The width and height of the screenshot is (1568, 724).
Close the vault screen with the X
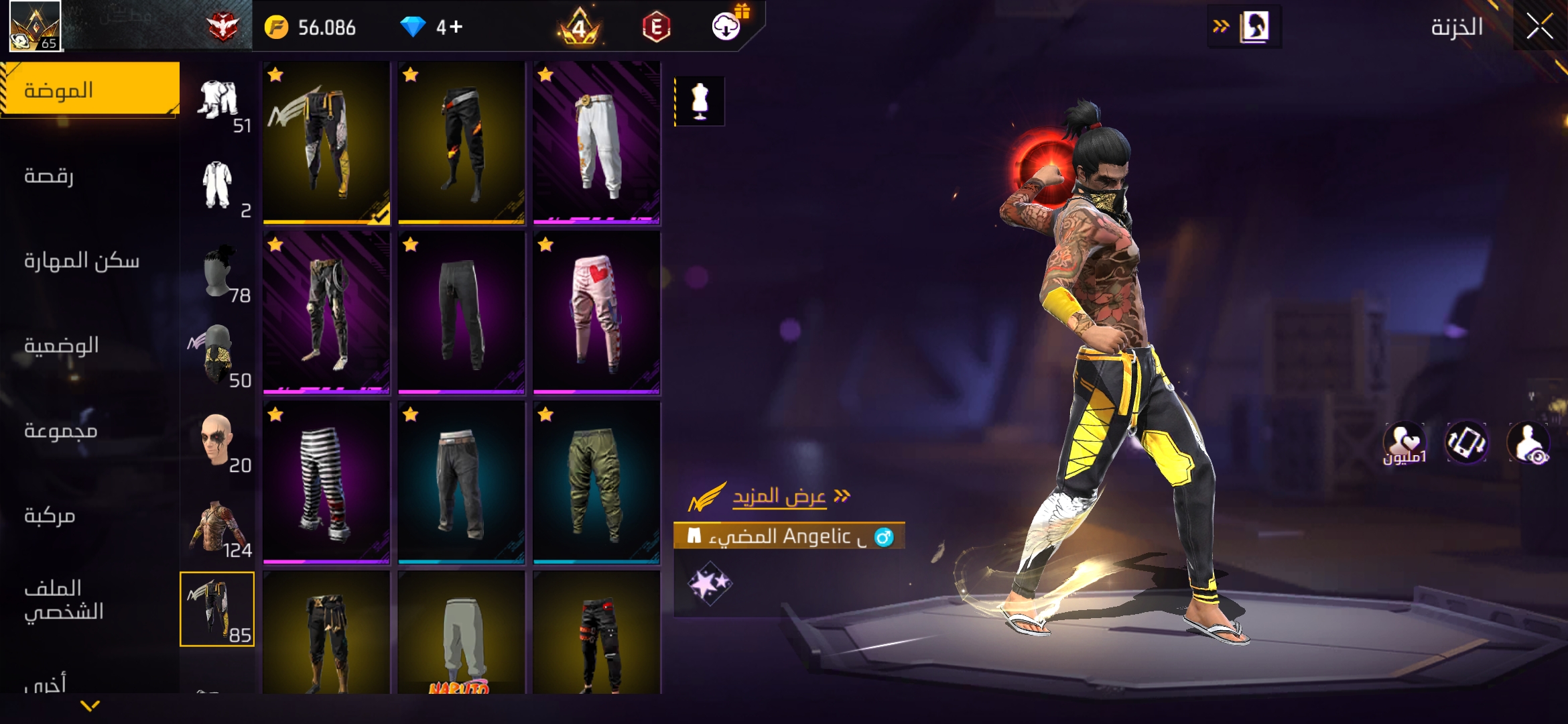[1539, 27]
